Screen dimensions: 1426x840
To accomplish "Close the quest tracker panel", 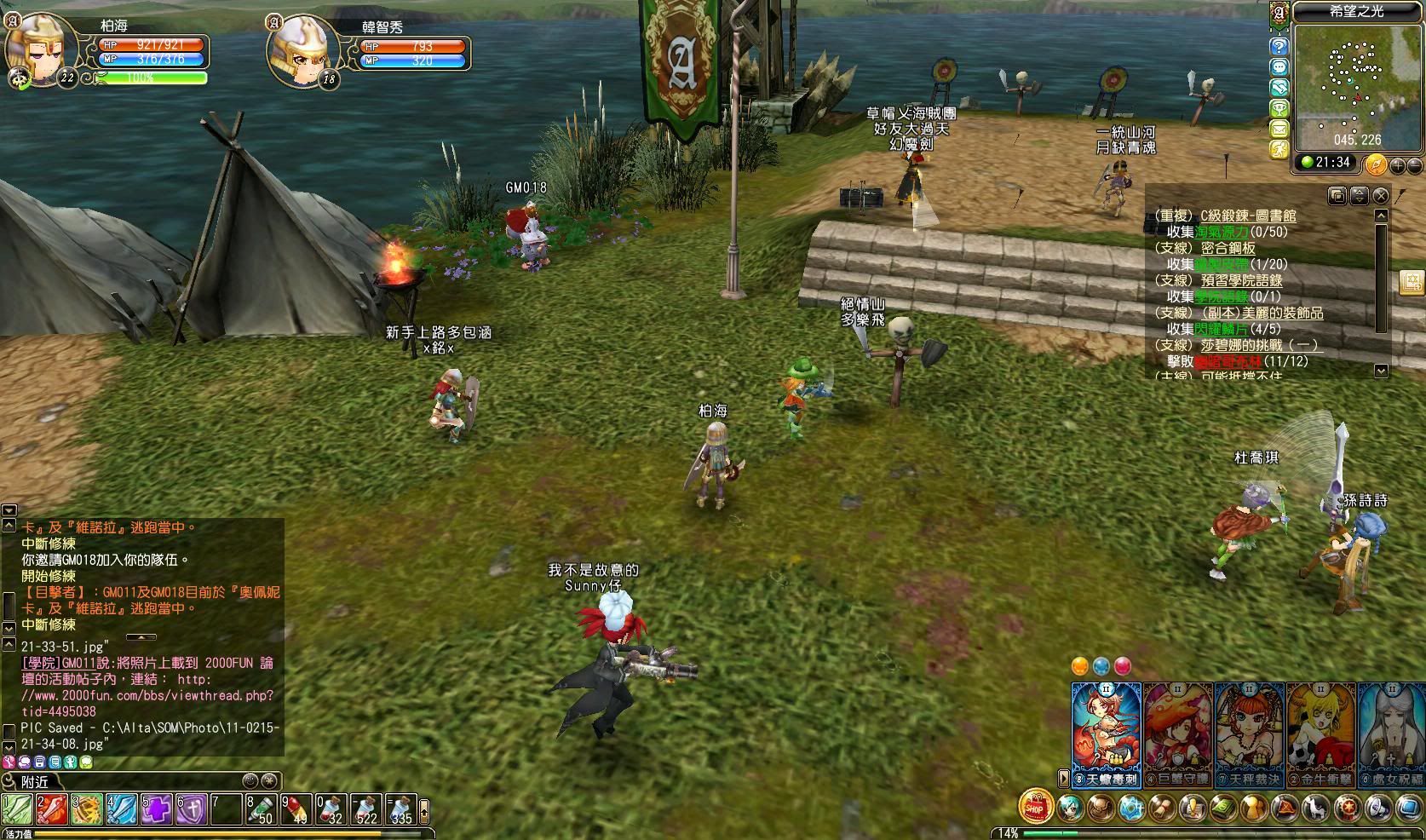I will click(1380, 196).
